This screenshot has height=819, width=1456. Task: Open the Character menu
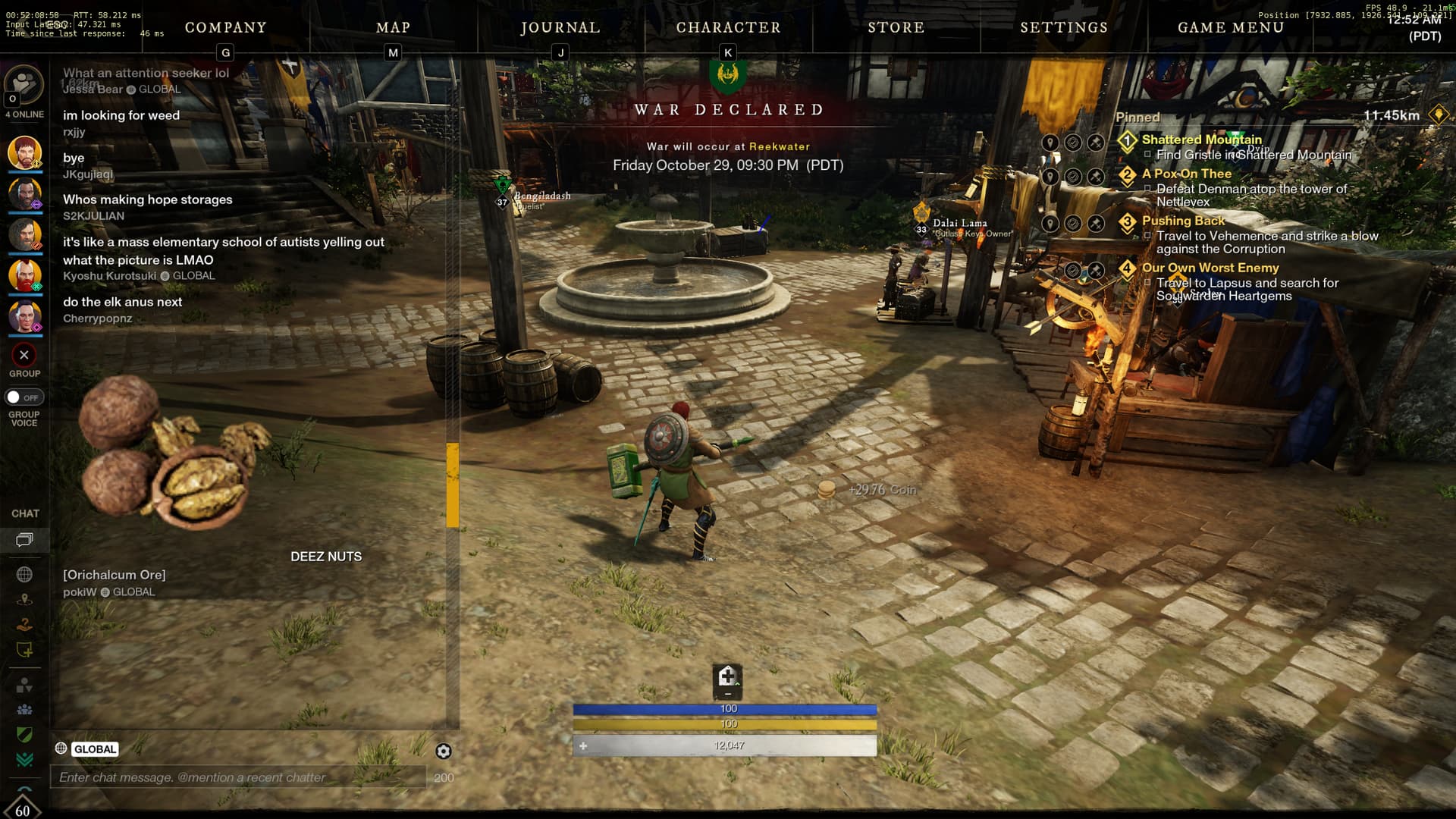[728, 27]
